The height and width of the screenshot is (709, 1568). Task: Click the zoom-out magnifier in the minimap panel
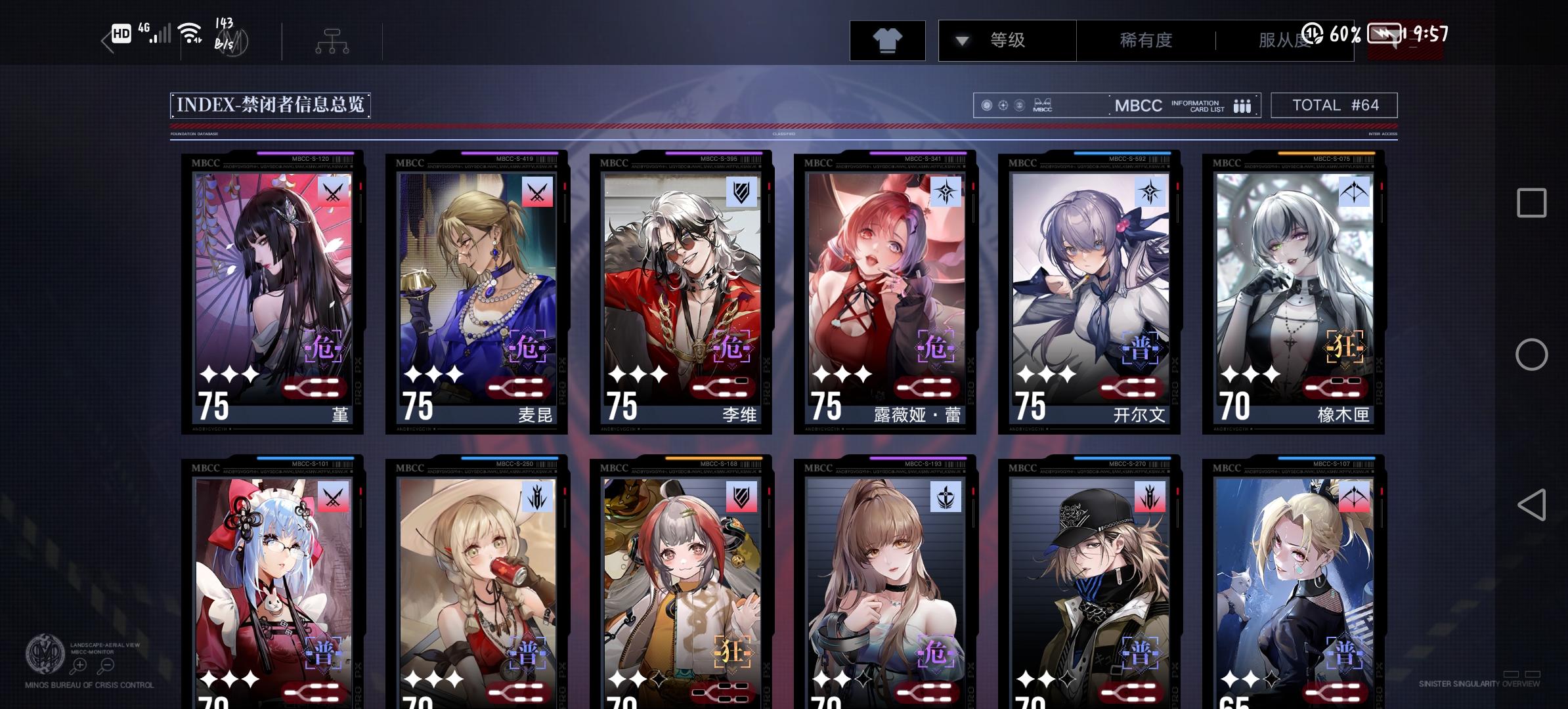pyautogui.click(x=107, y=664)
